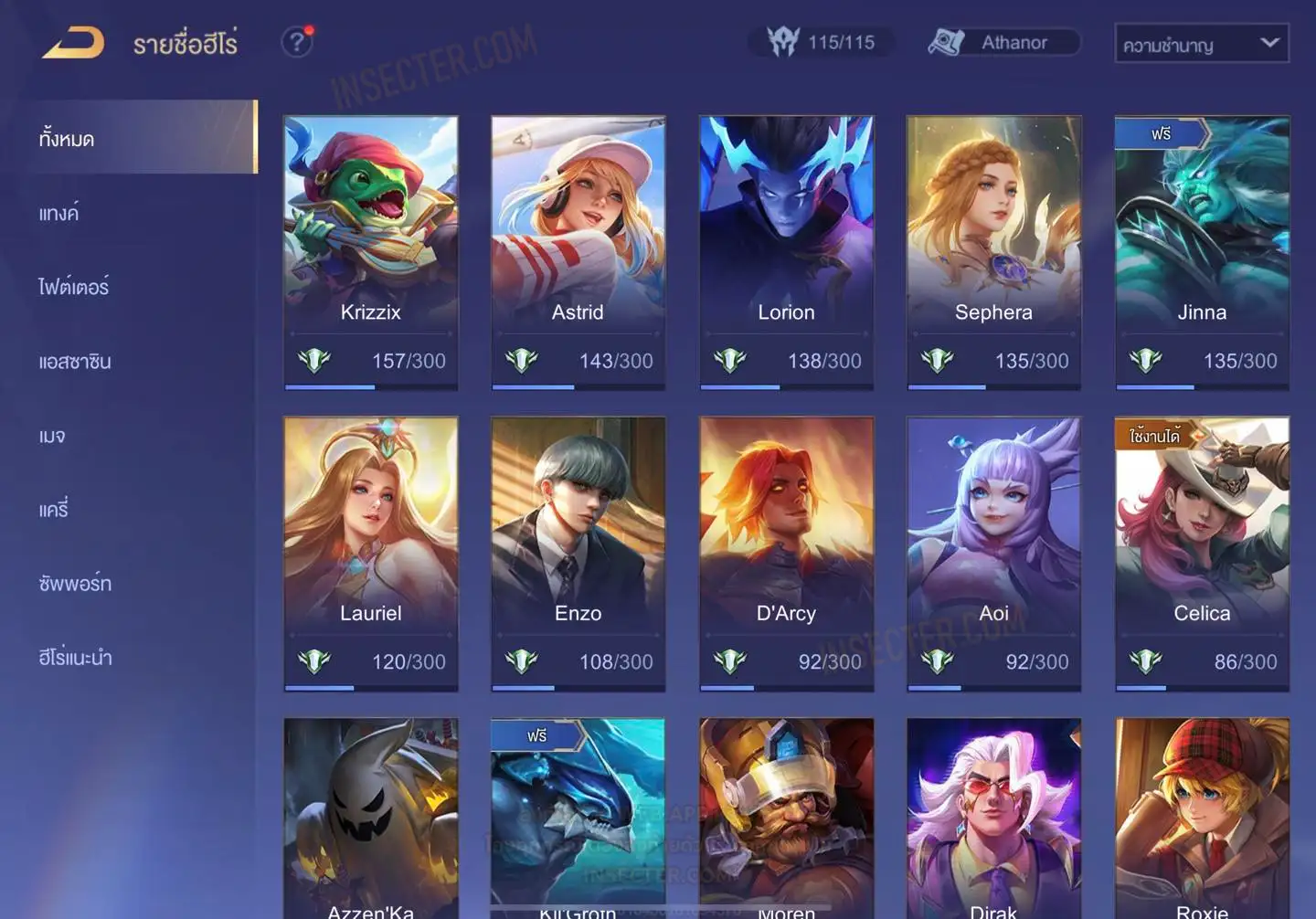Go back using the arrow button
Viewport: 1316px width, 919px height.
(x=73, y=43)
